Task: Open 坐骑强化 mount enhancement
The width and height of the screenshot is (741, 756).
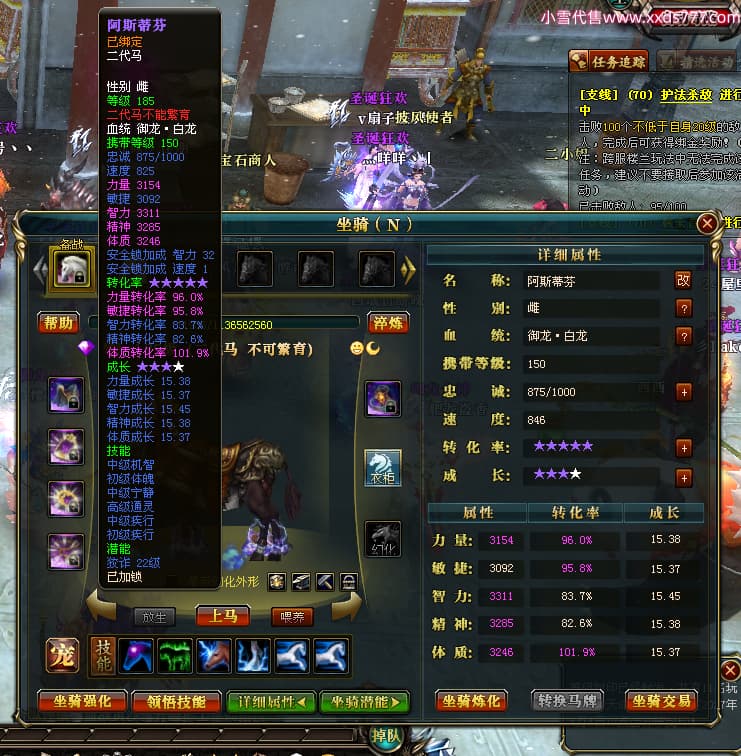Action: tap(82, 701)
